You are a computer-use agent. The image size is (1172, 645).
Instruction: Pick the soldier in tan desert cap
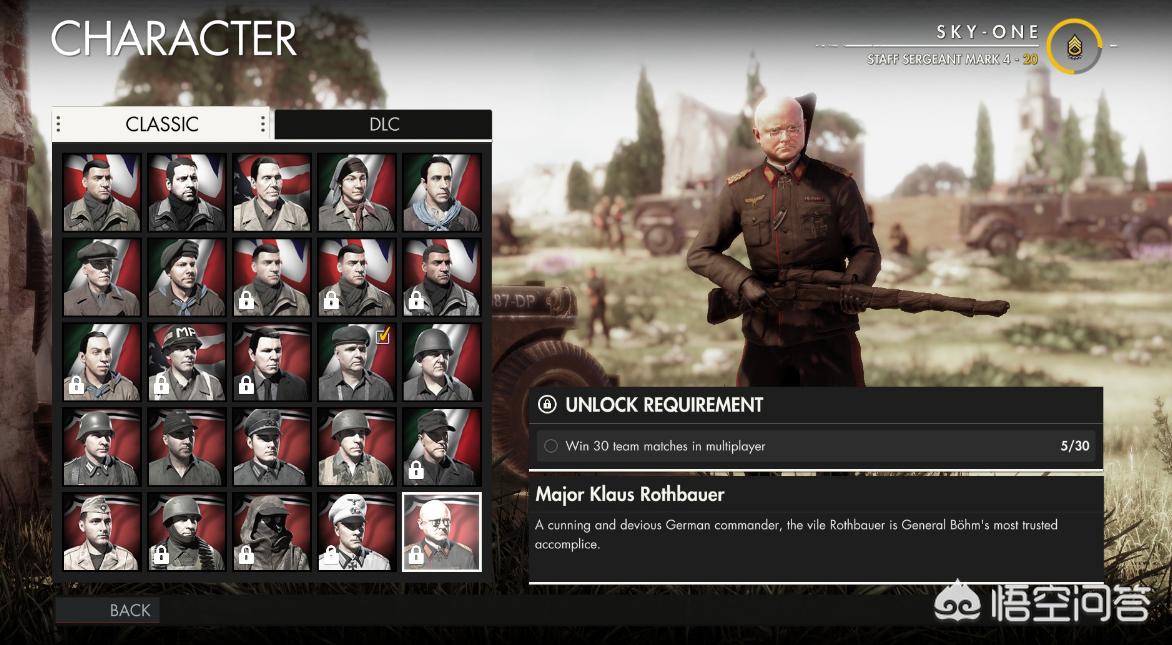point(102,531)
